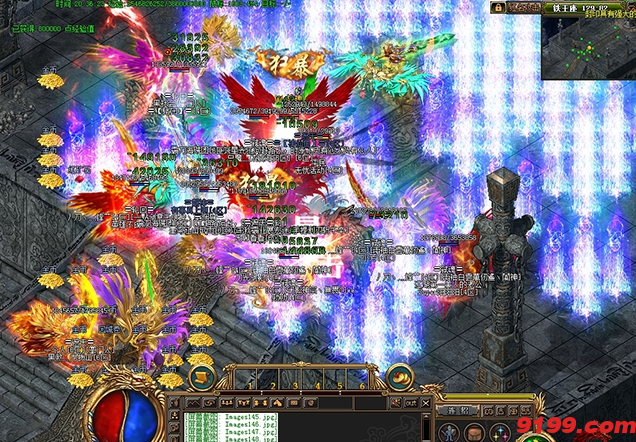Click the minimap in the corner

[x=590, y=47]
